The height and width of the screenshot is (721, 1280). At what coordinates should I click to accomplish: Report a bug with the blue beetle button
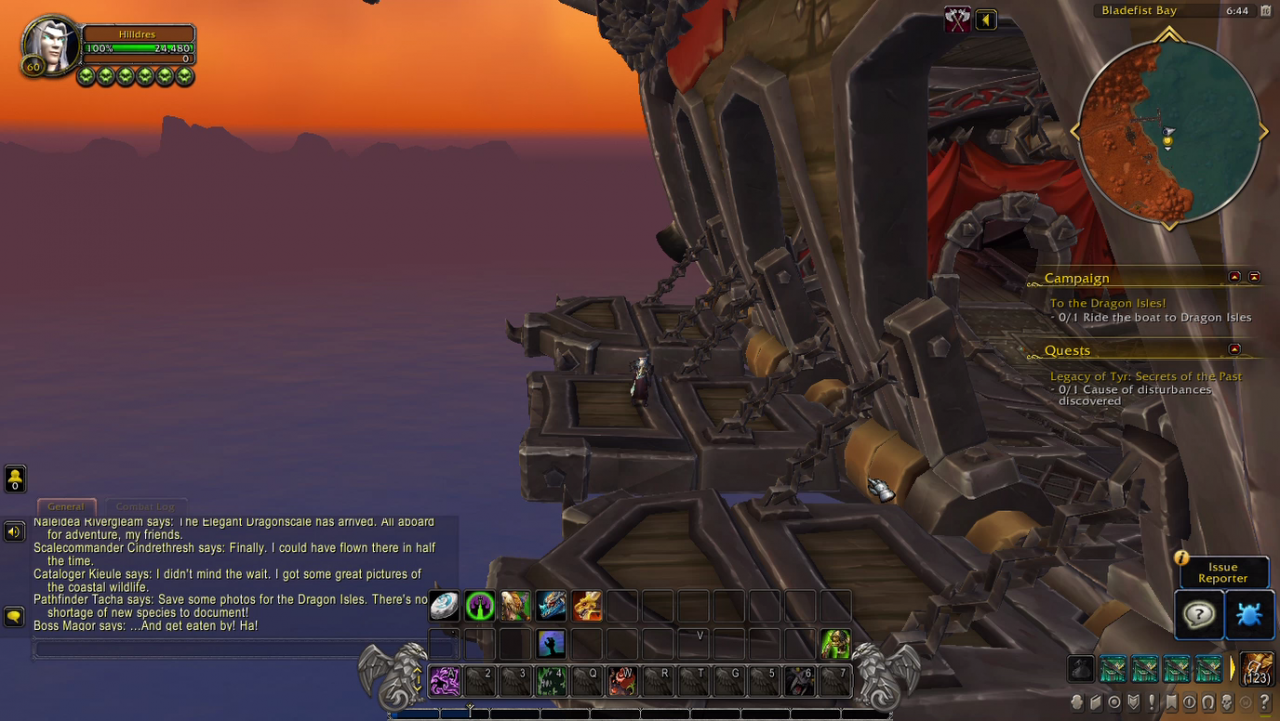pos(1249,614)
